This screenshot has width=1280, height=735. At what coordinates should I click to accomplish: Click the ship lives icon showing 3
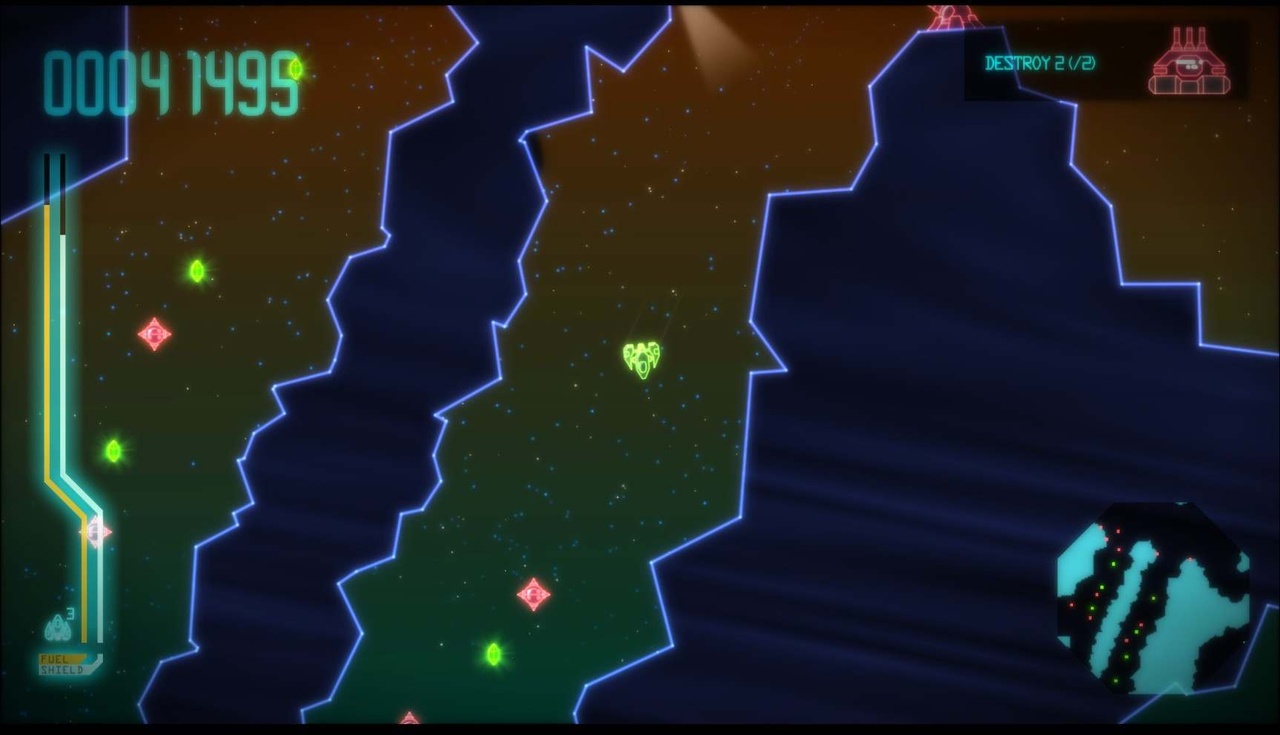coord(55,627)
